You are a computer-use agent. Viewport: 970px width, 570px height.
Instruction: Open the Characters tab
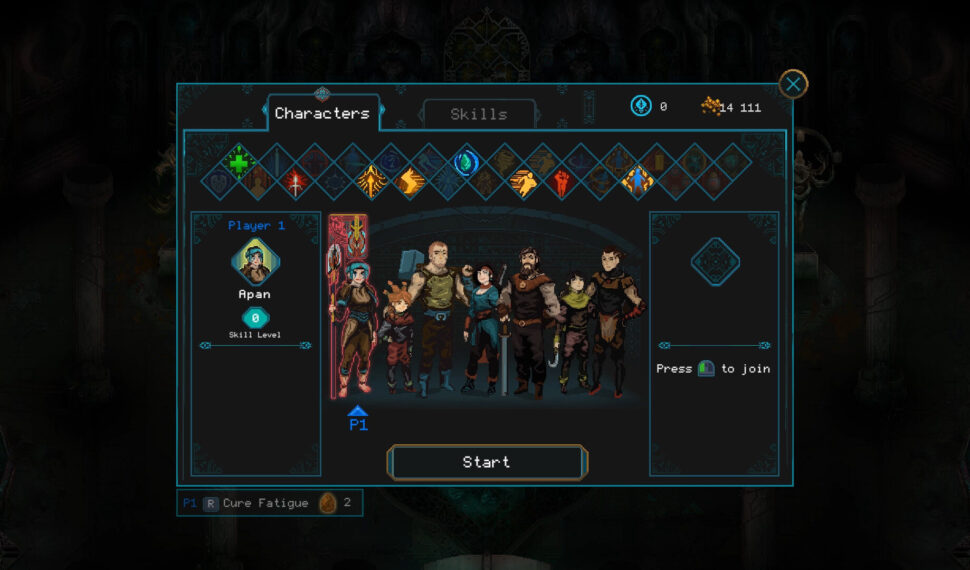(x=322, y=113)
